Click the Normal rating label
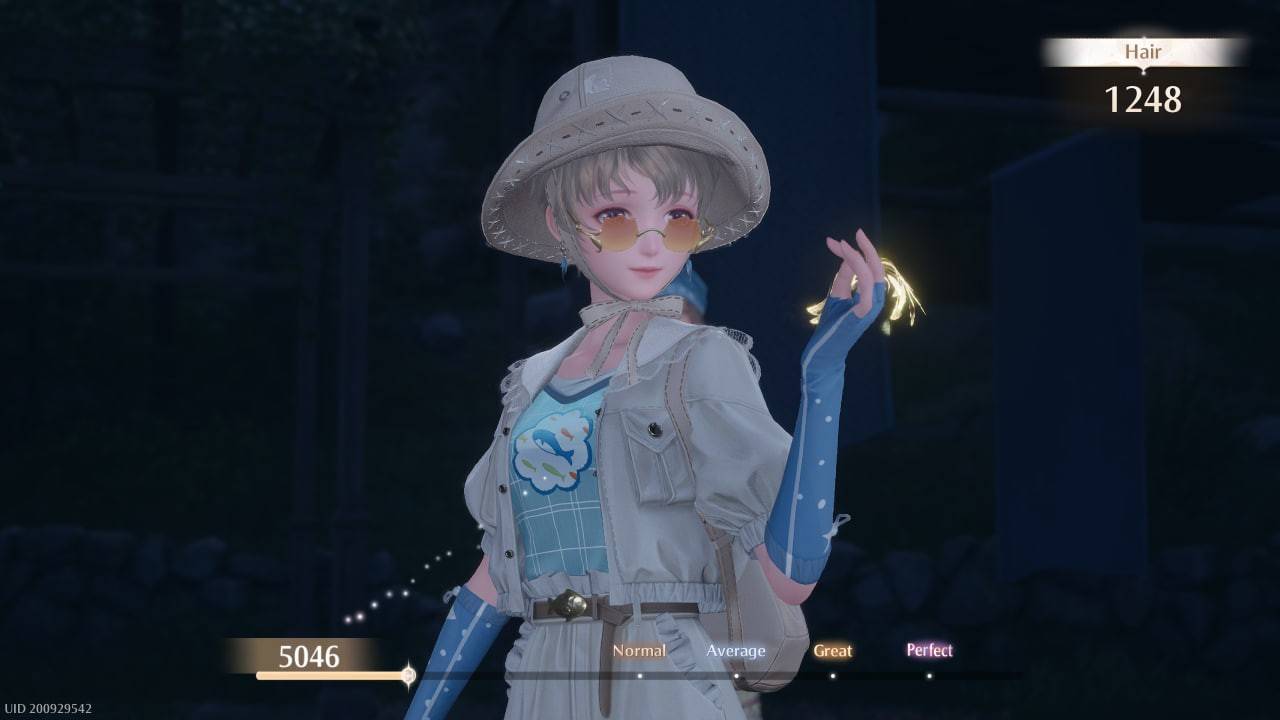 [639, 650]
